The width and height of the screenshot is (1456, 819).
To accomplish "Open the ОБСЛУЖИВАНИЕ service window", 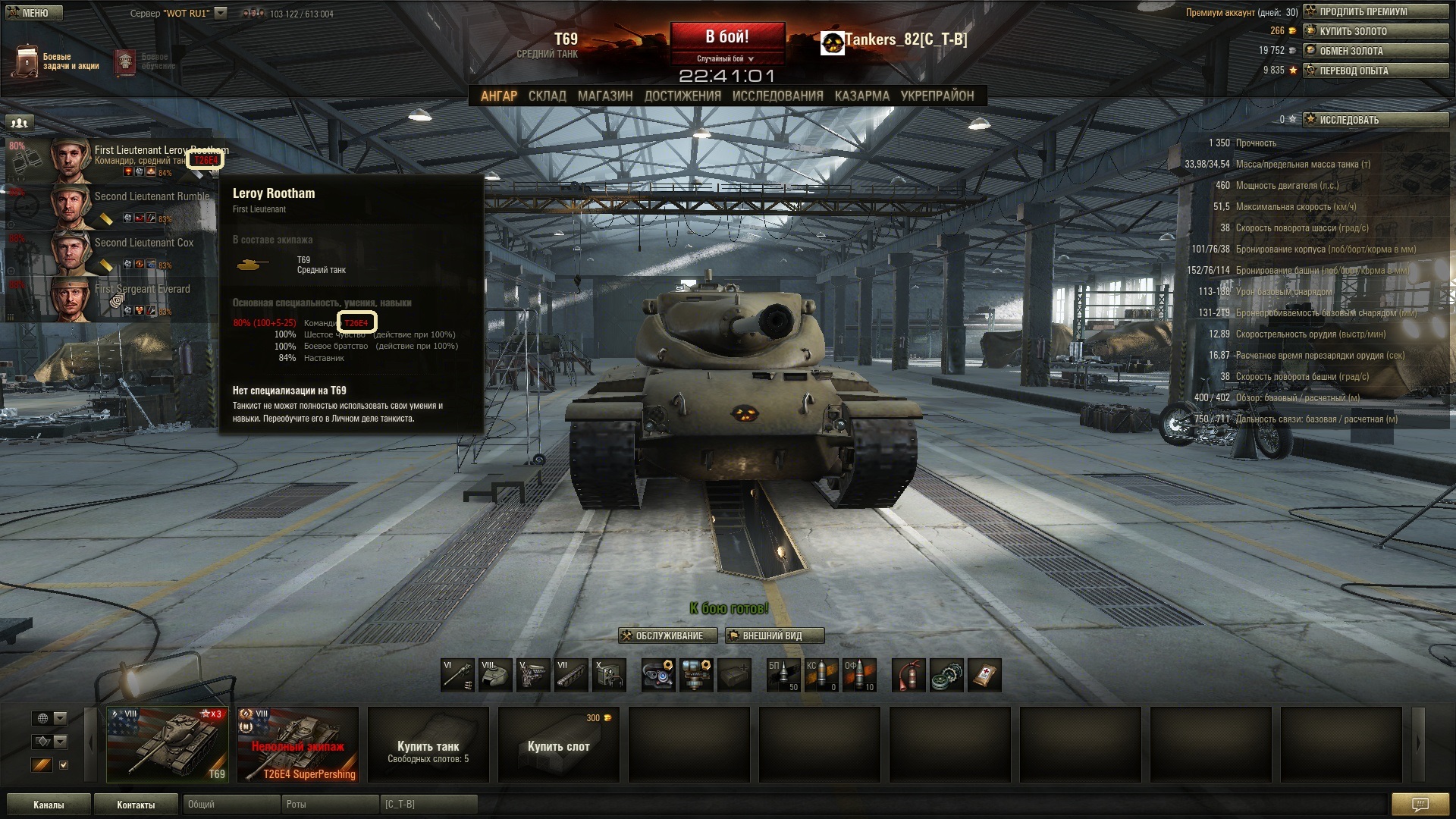I will [668, 635].
